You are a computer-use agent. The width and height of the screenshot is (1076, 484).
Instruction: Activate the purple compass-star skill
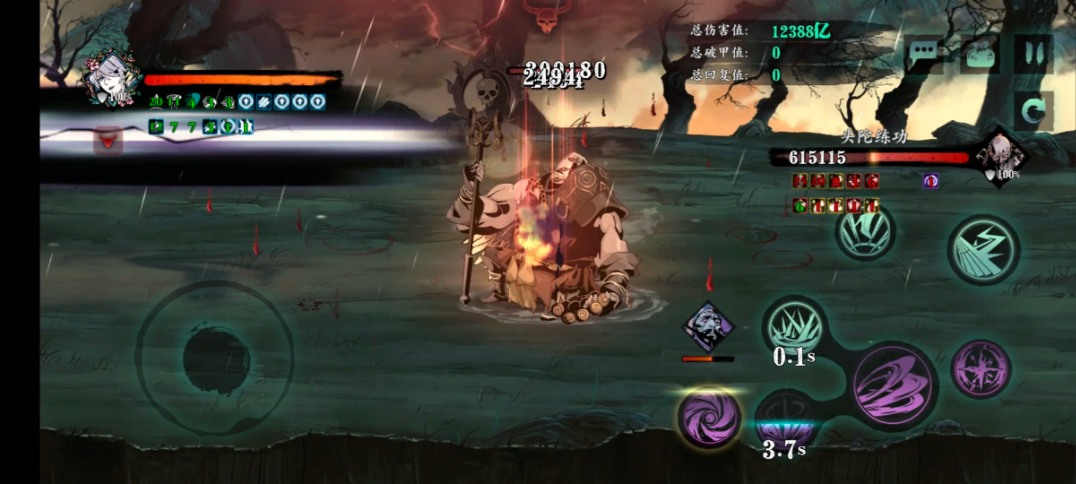pos(980,368)
